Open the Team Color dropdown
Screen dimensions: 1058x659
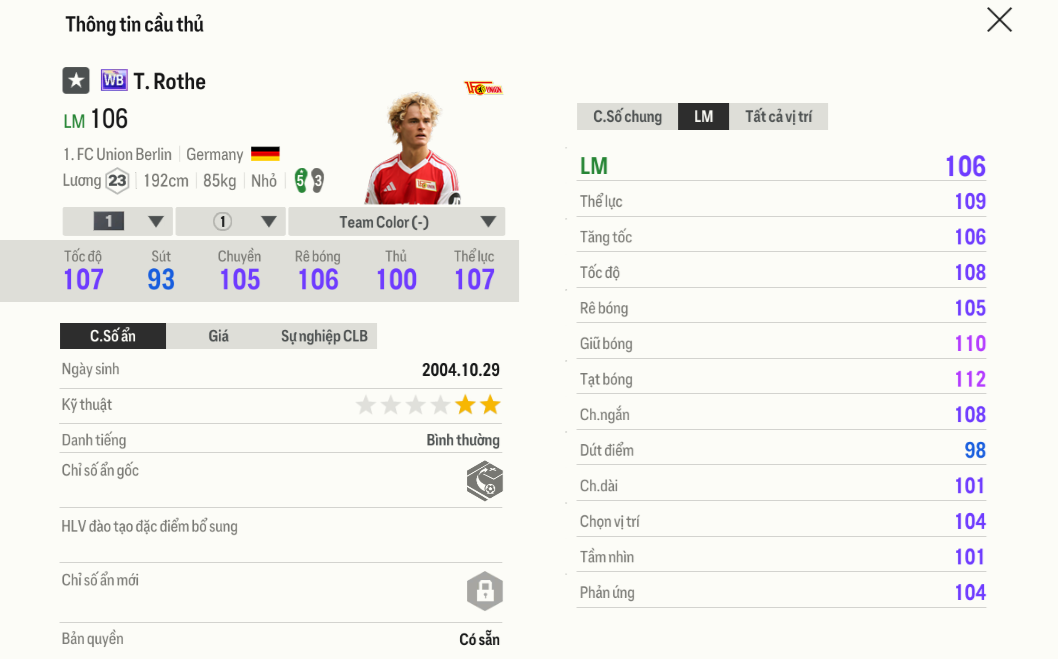(x=396, y=222)
